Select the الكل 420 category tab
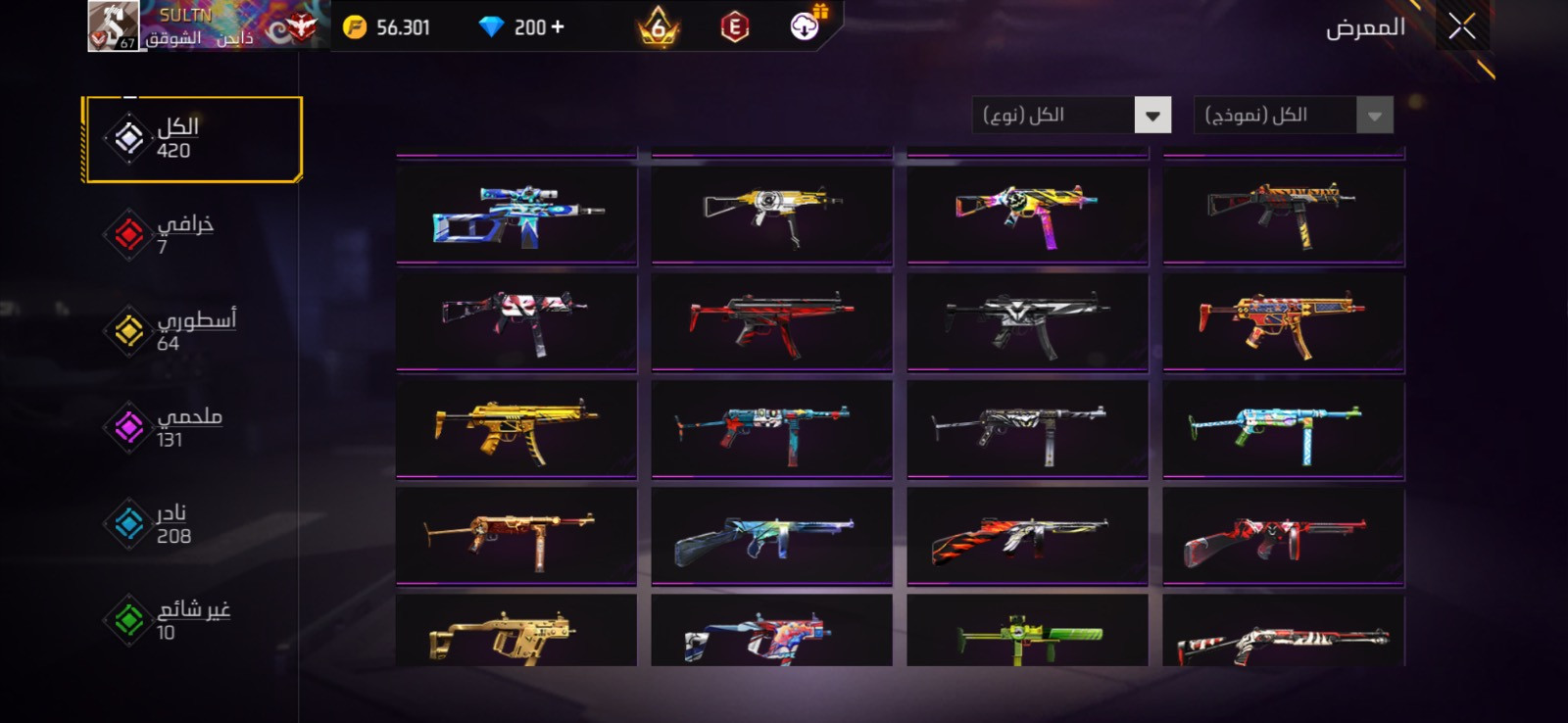 [192, 139]
